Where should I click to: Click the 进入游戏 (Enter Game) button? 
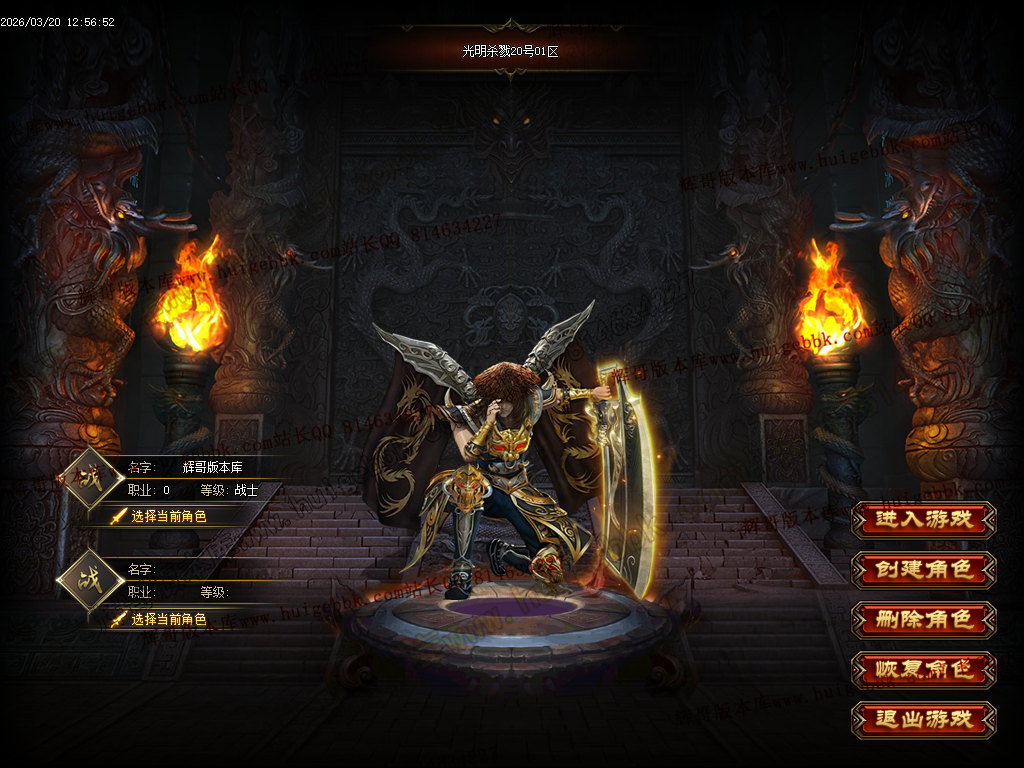coord(923,519)
